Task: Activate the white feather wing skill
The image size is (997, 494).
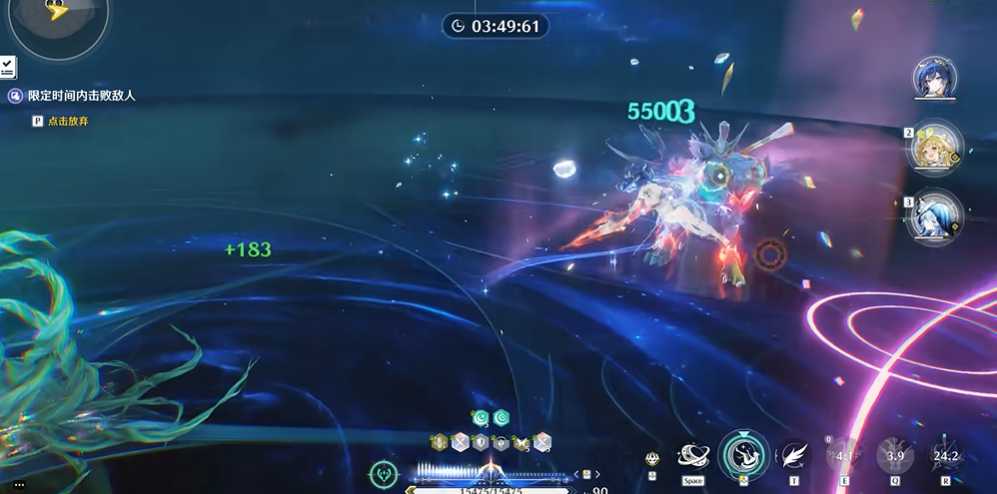Action: pos(794,456)
